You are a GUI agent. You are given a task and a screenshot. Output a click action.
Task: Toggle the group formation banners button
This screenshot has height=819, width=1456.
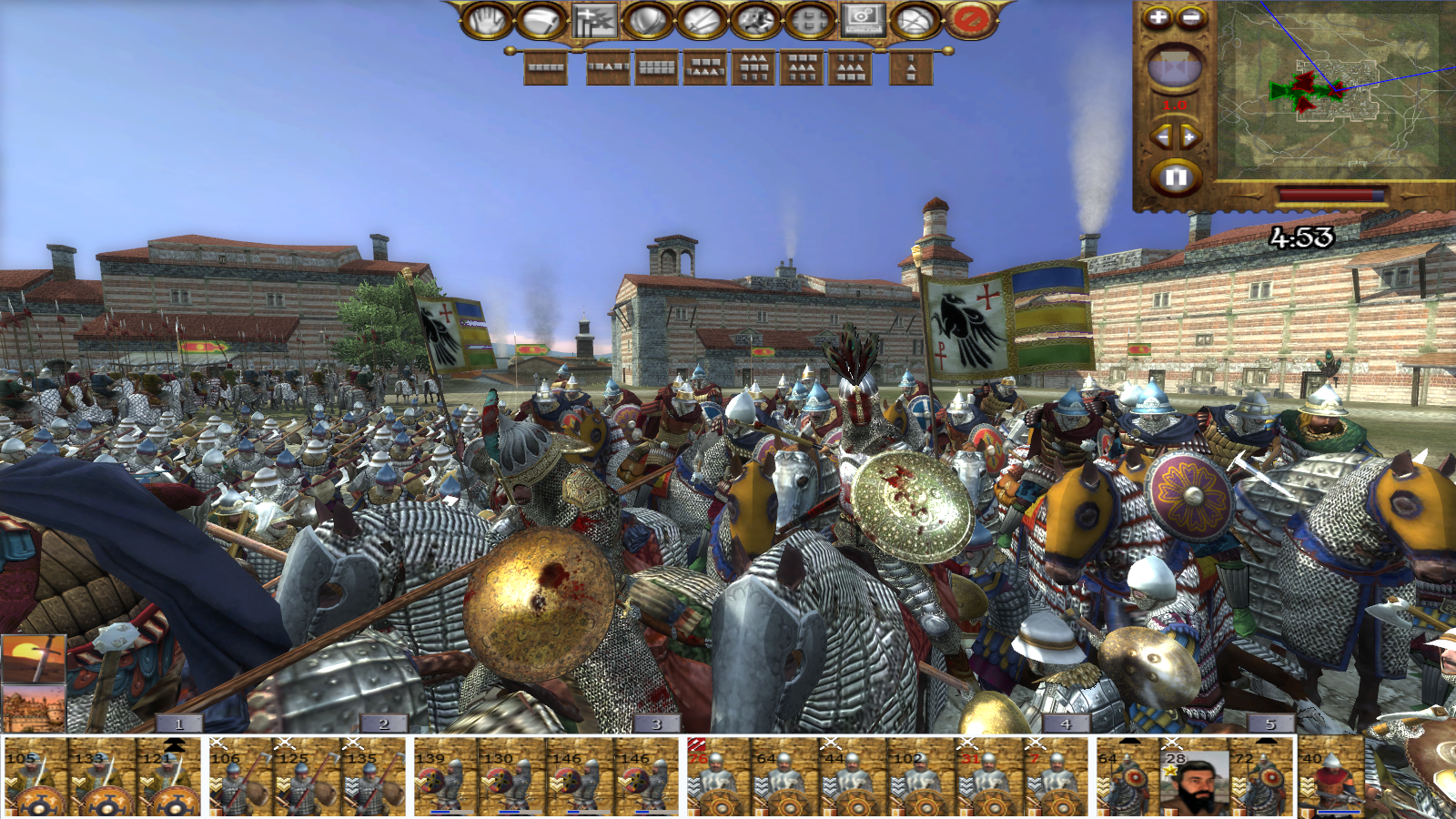(594, 21)
